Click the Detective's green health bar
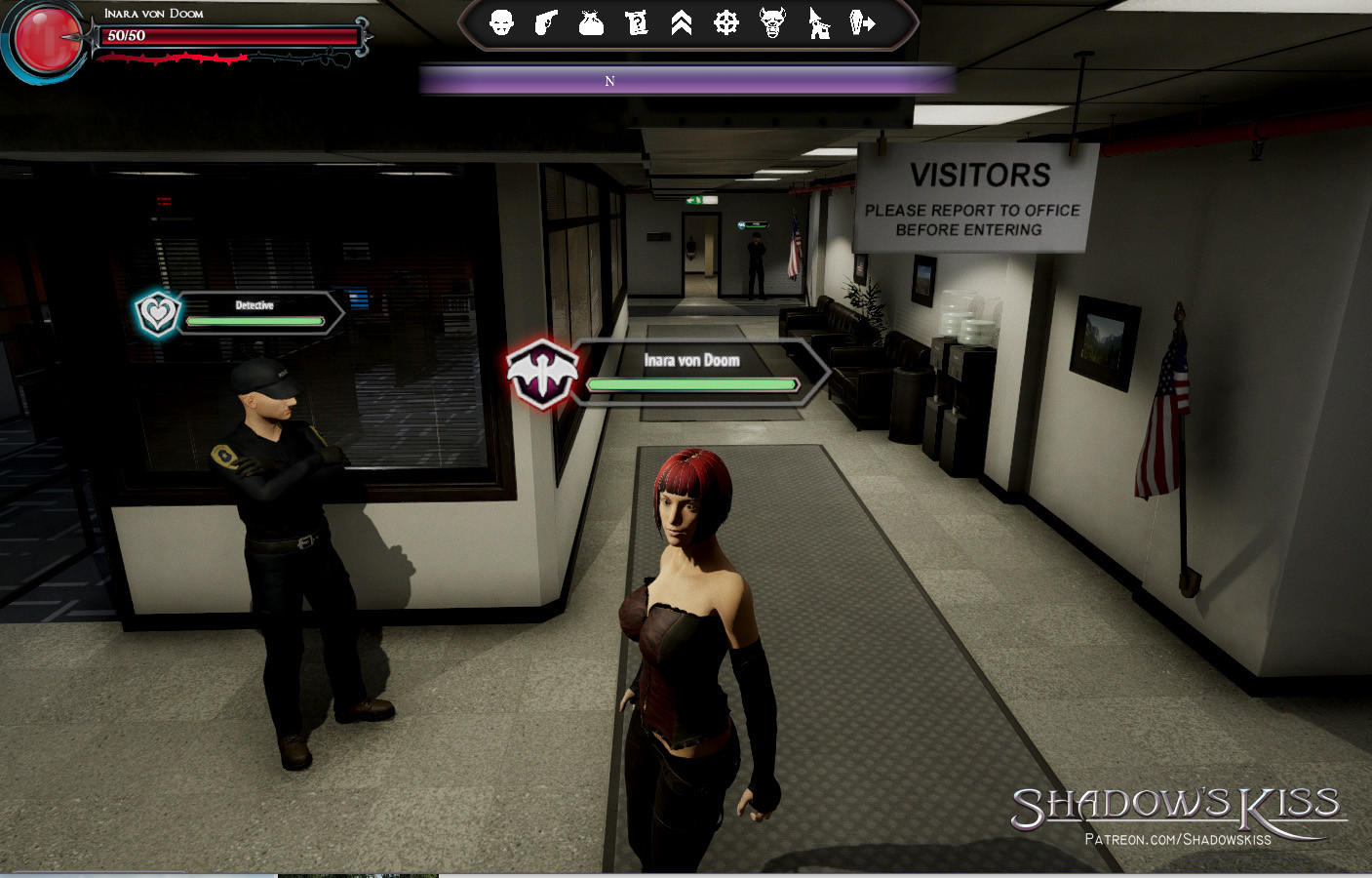 [x=255, y=320]
